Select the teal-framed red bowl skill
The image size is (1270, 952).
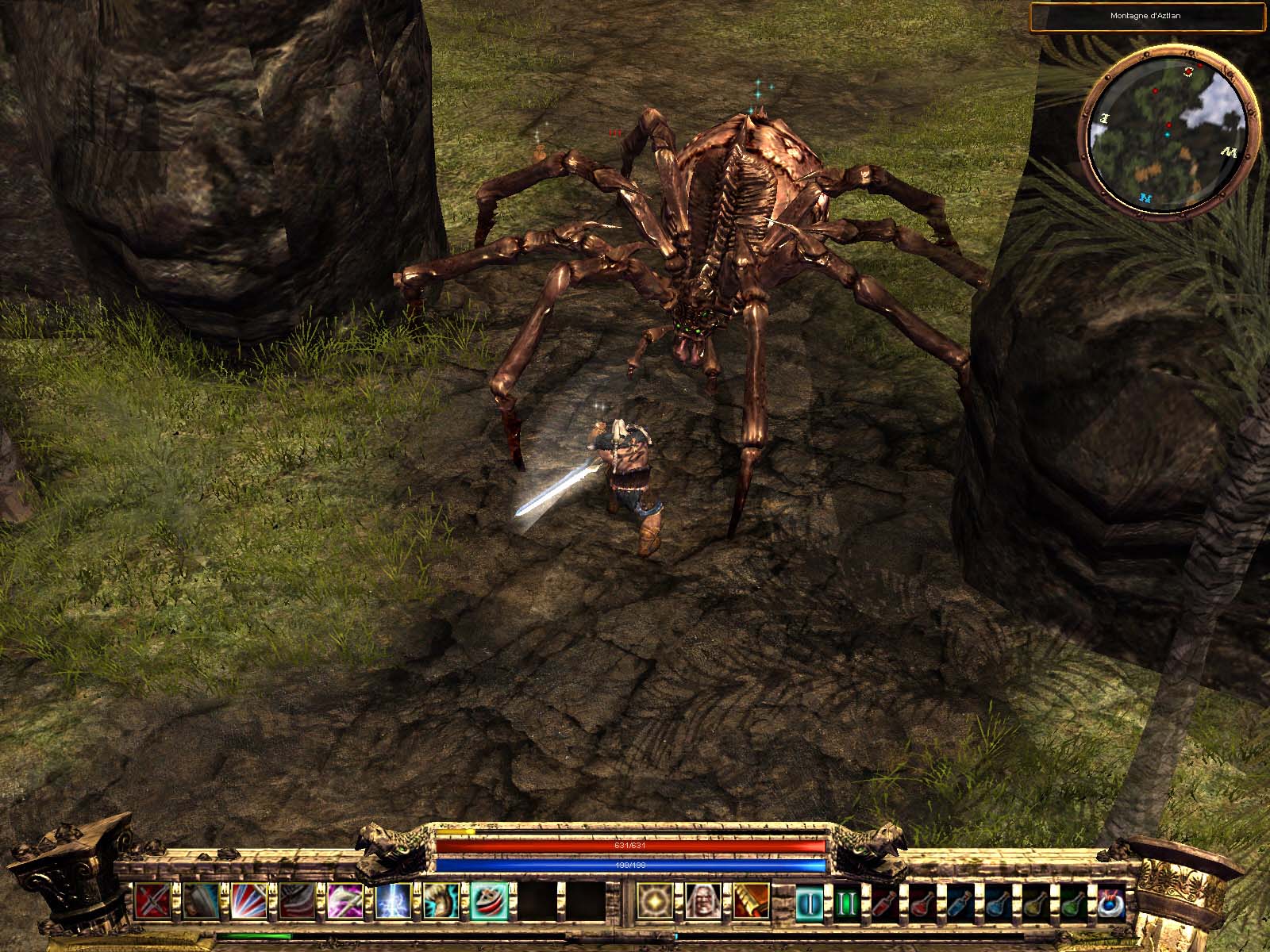point(487,900)
